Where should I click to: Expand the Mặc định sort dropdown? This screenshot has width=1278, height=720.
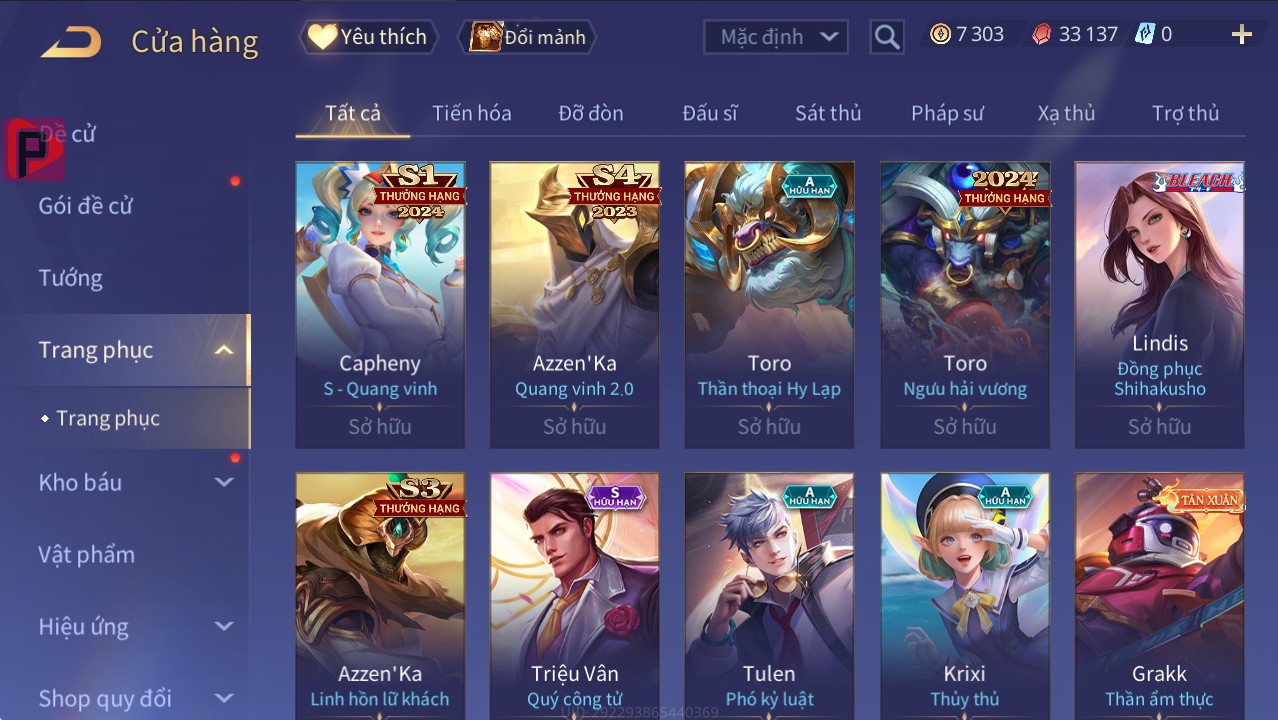click(776, 37)
